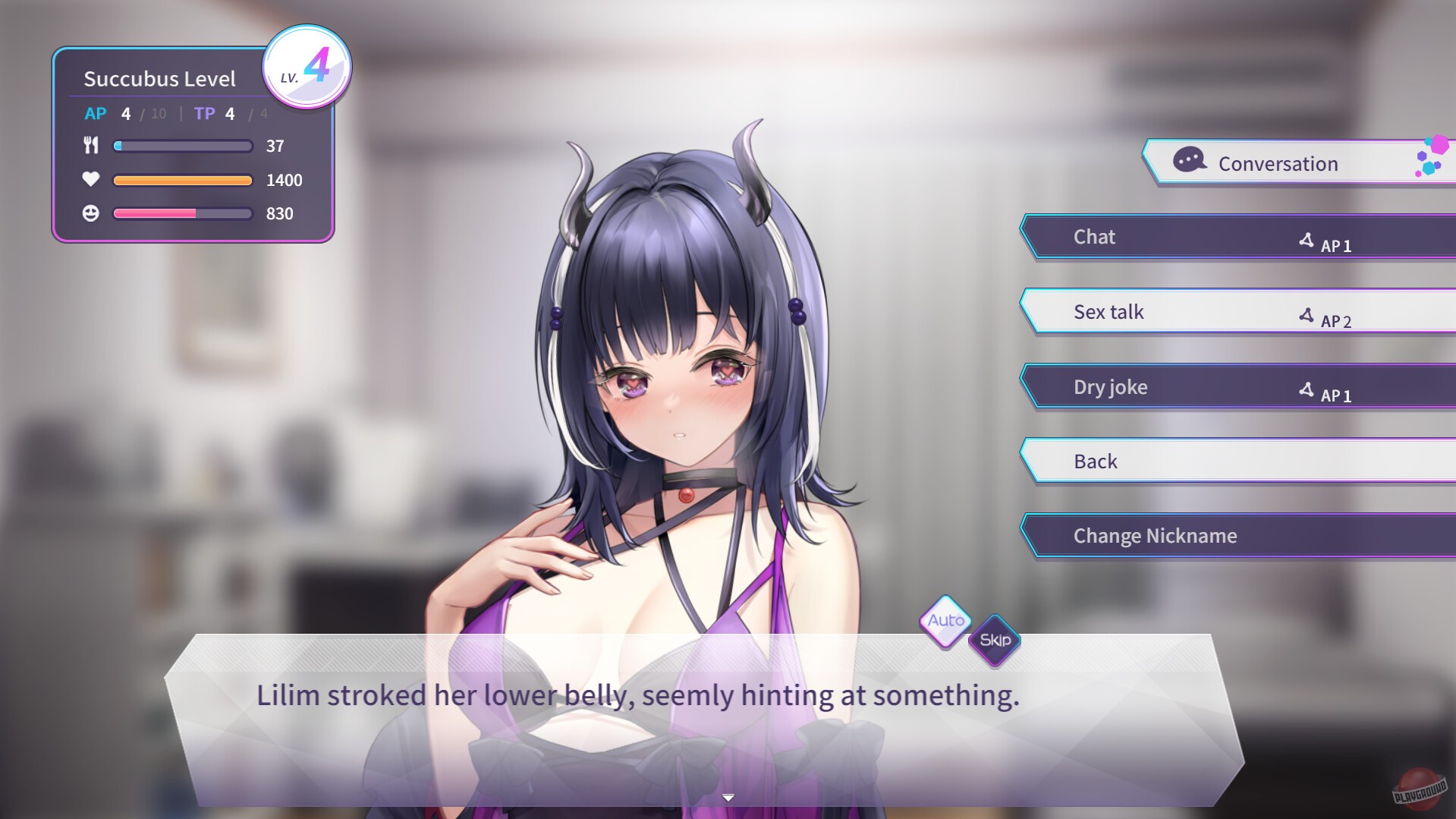The height and width of the screenshot is (819, 1456).
Task: Click the AP fan icon beside Dry joke
Action: [1305, 389]
